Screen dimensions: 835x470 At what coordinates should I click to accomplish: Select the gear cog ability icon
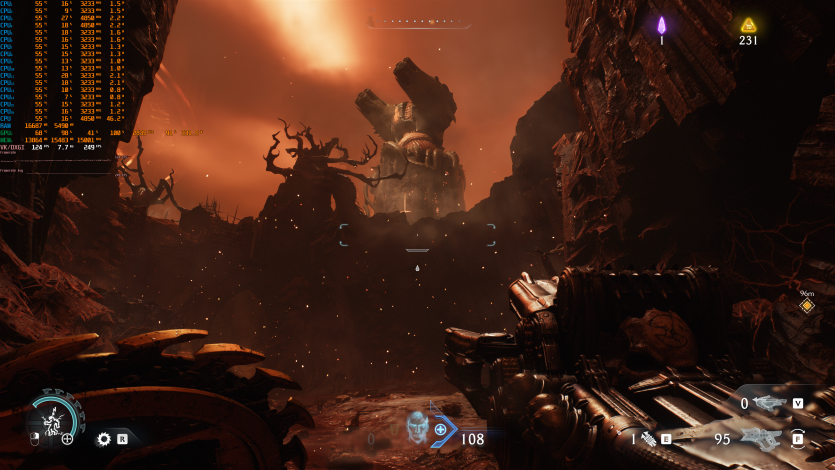103,438
